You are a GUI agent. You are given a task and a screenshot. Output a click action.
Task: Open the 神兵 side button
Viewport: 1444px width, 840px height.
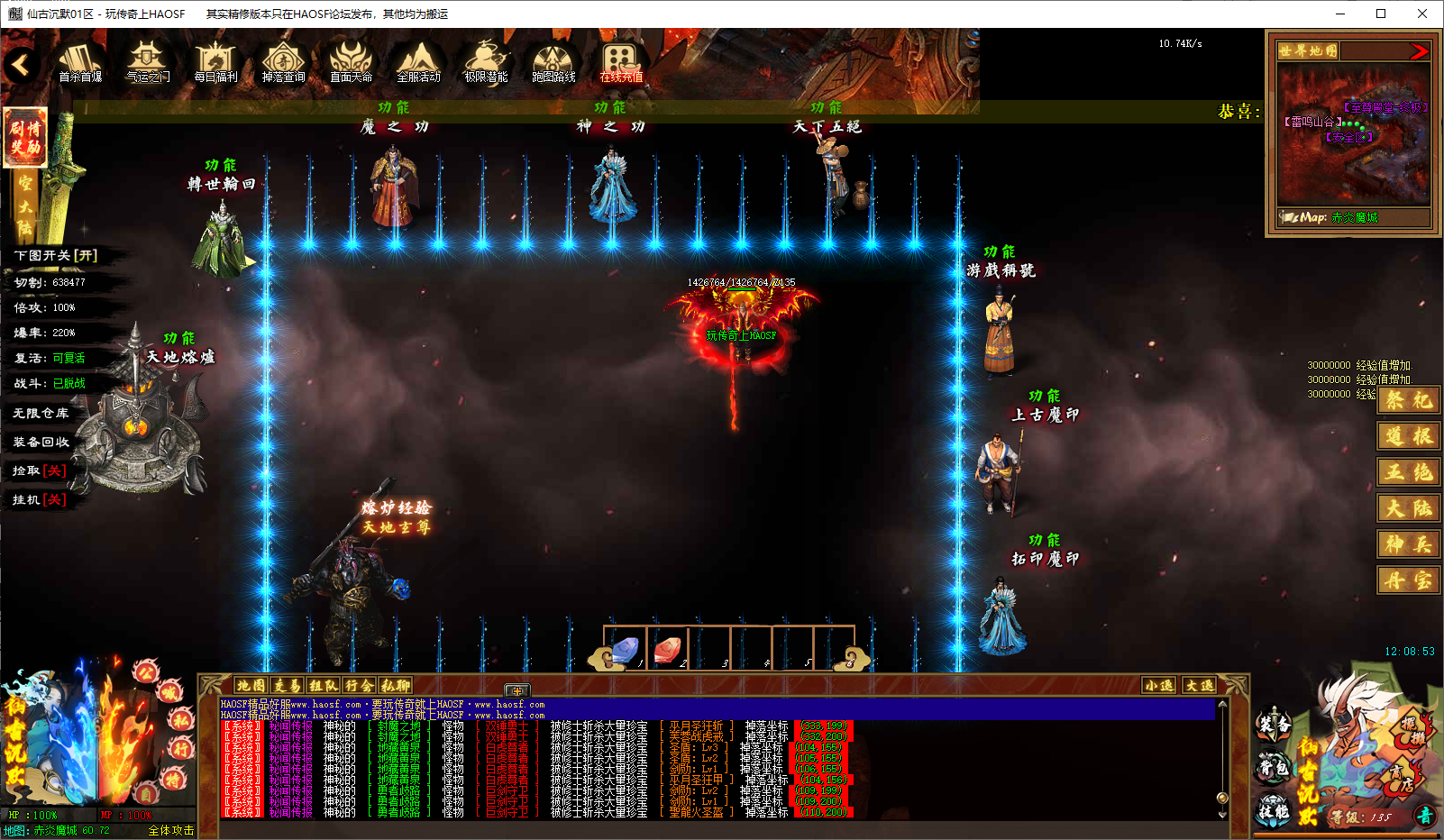tap(1408, 544)
